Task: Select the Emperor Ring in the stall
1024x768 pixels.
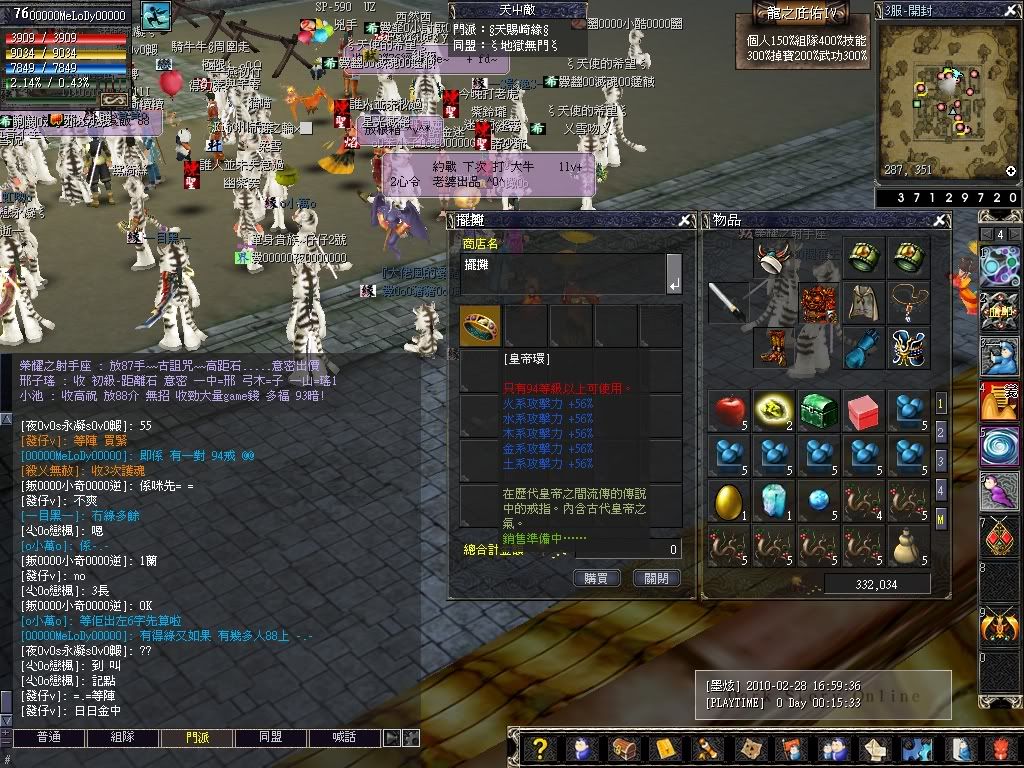Action: pos(480,325)
